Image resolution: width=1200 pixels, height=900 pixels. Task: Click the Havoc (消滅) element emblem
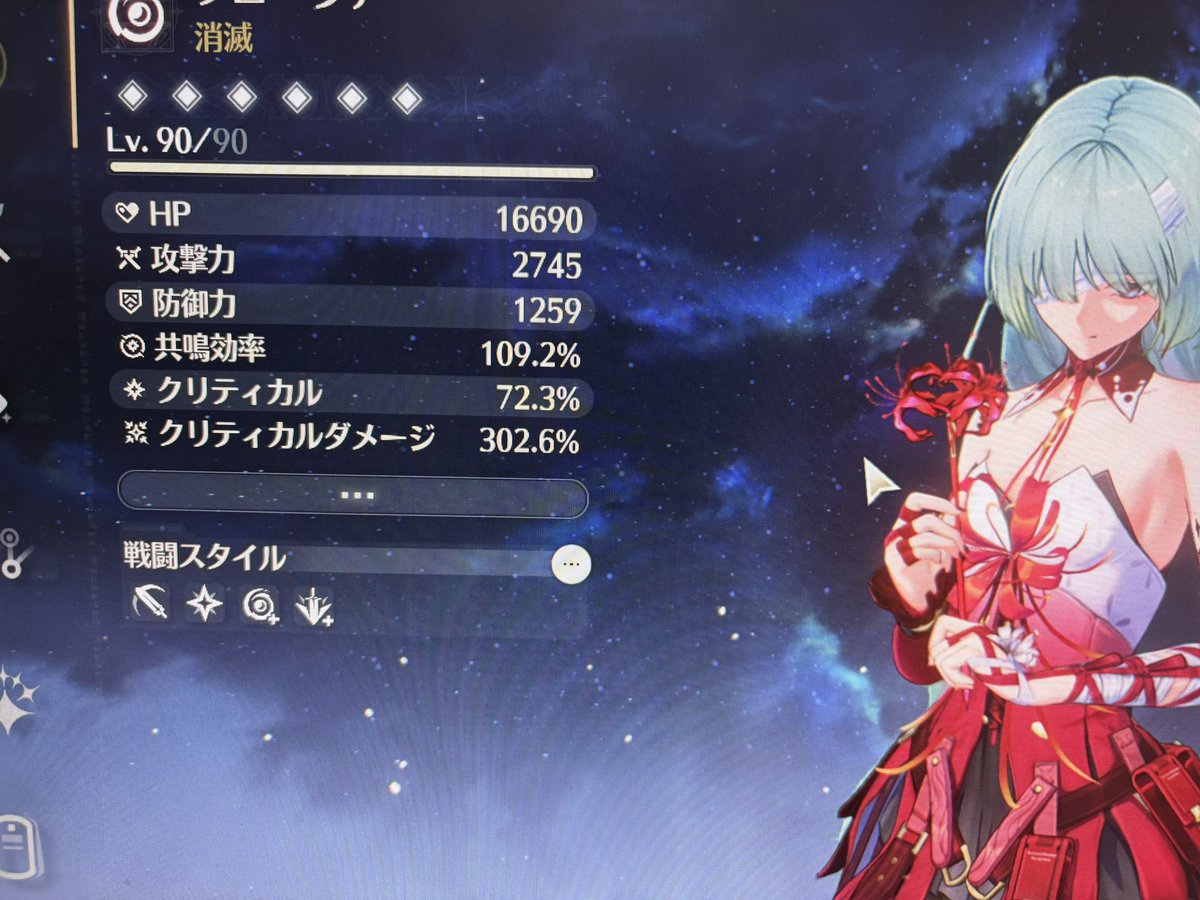pos(128,18)
